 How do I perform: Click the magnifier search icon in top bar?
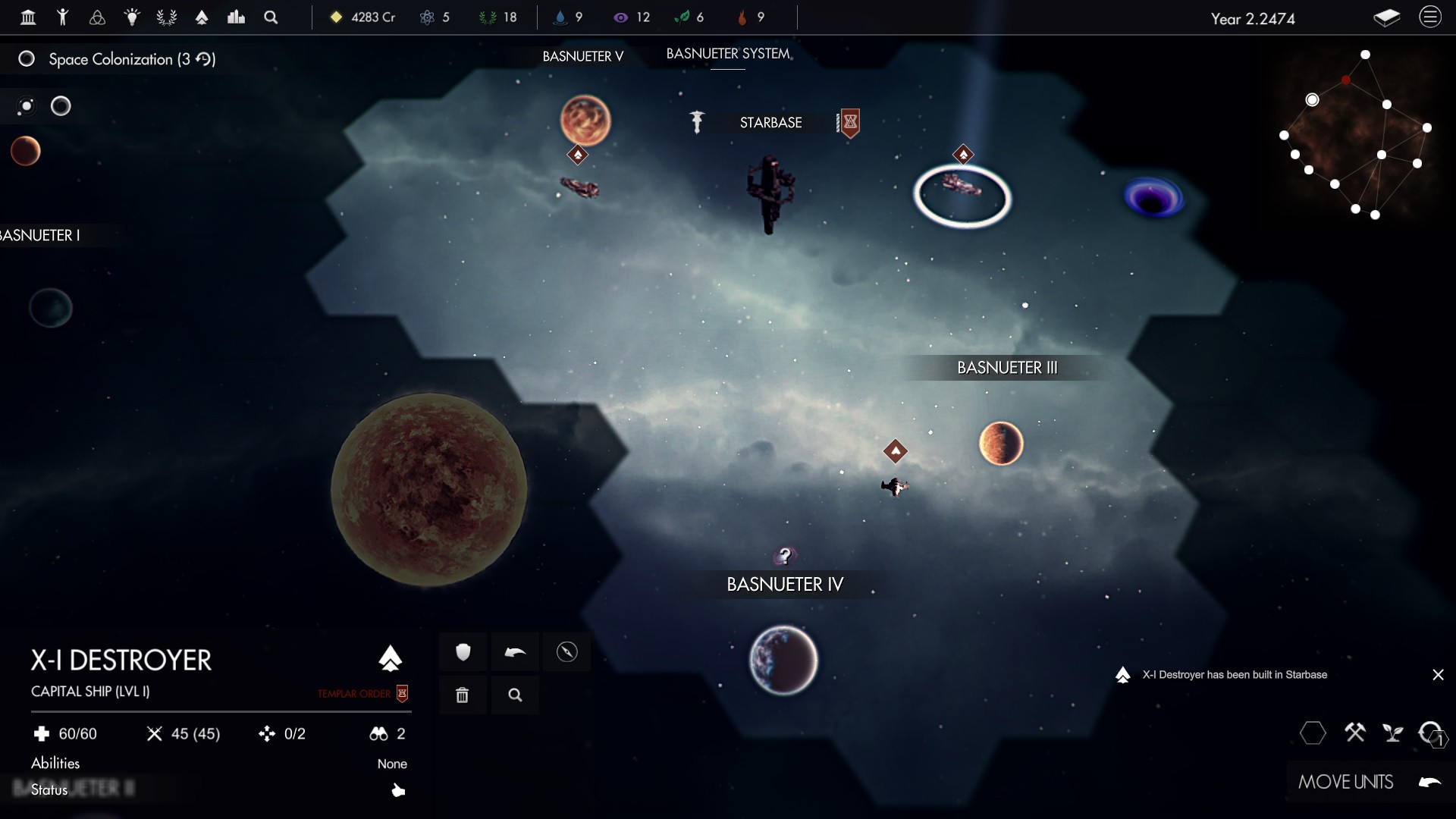click(270, 17)
